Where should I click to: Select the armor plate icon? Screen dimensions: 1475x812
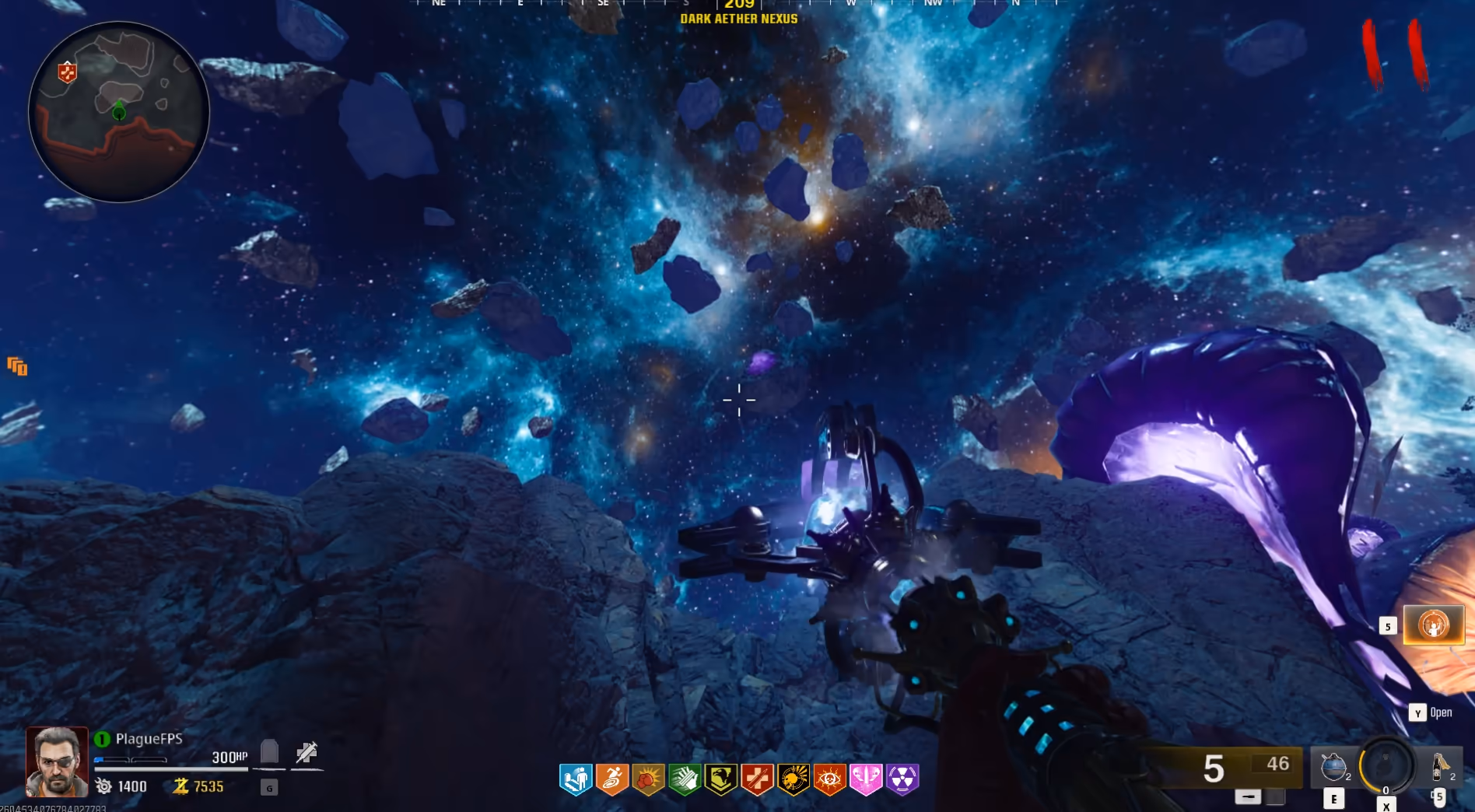[269, 752]
